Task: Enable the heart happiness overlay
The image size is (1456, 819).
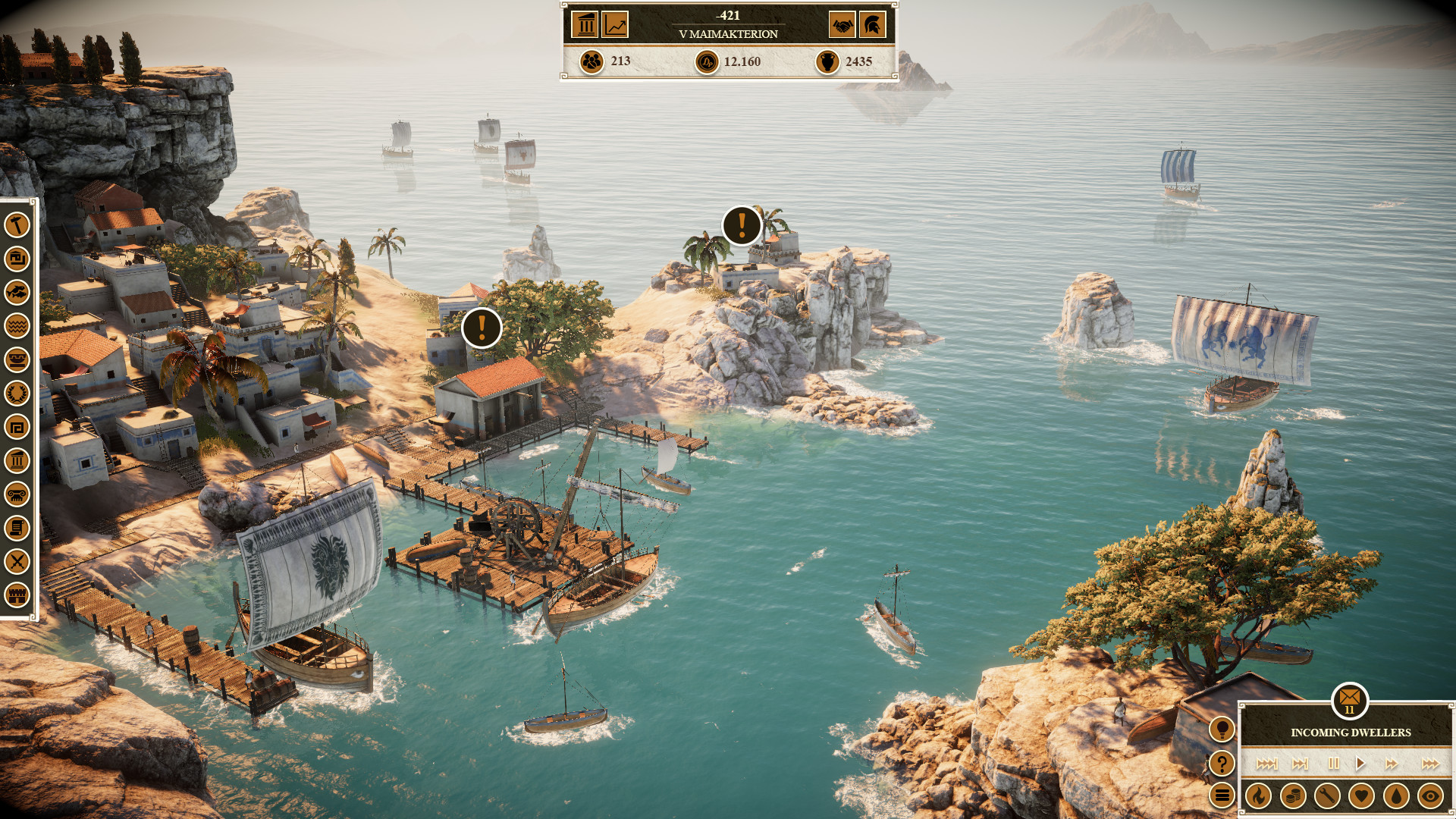Action: pyautogui.click(x=1361, y=796)
